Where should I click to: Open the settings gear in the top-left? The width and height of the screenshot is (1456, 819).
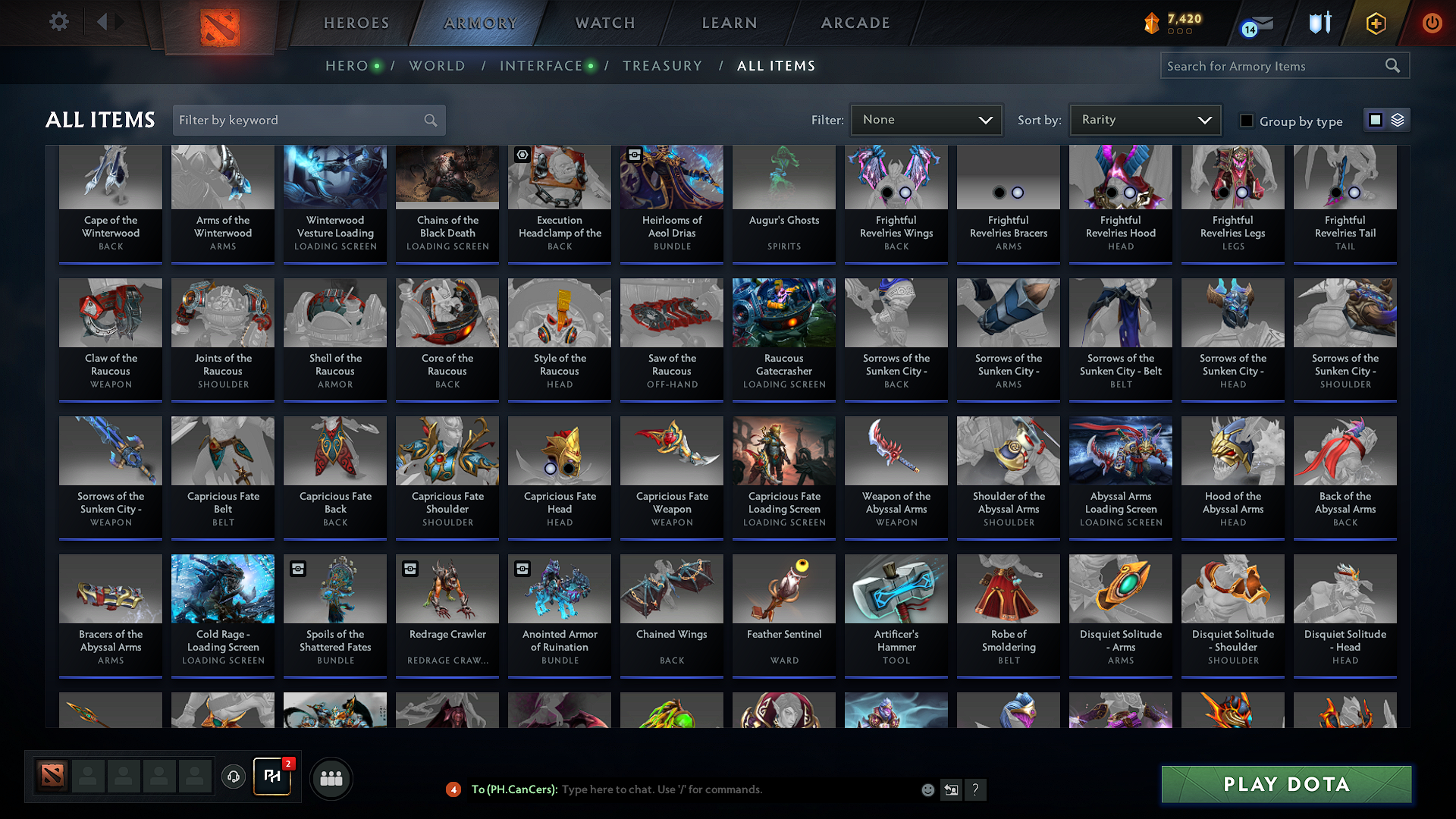(58, 22)
